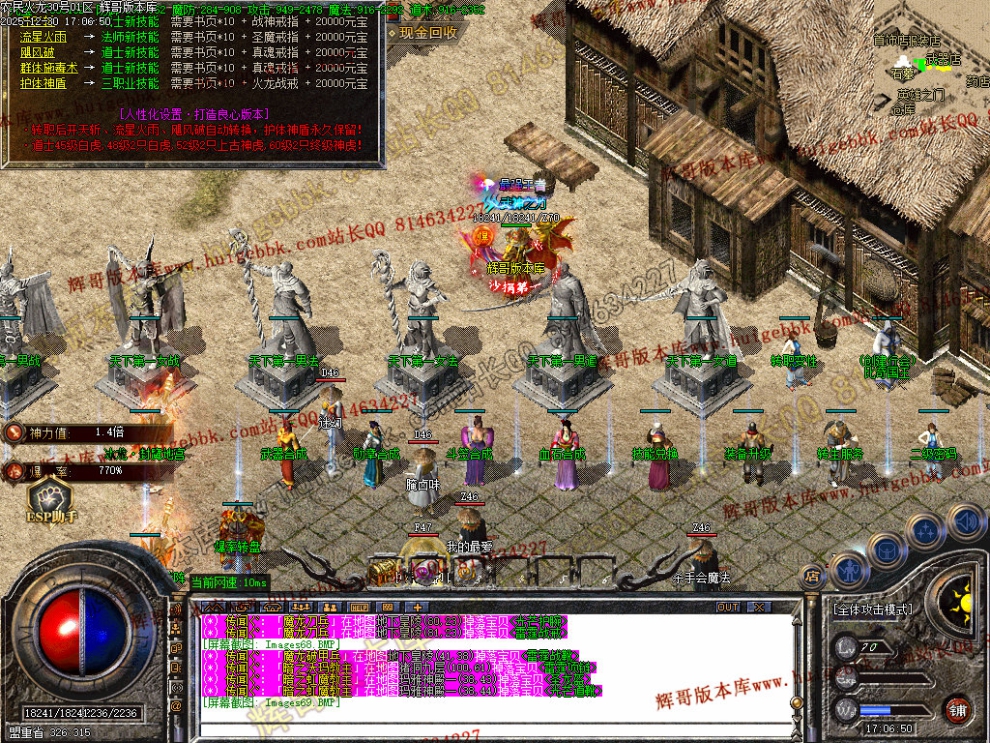Toggle the sound speaker button

966,521
